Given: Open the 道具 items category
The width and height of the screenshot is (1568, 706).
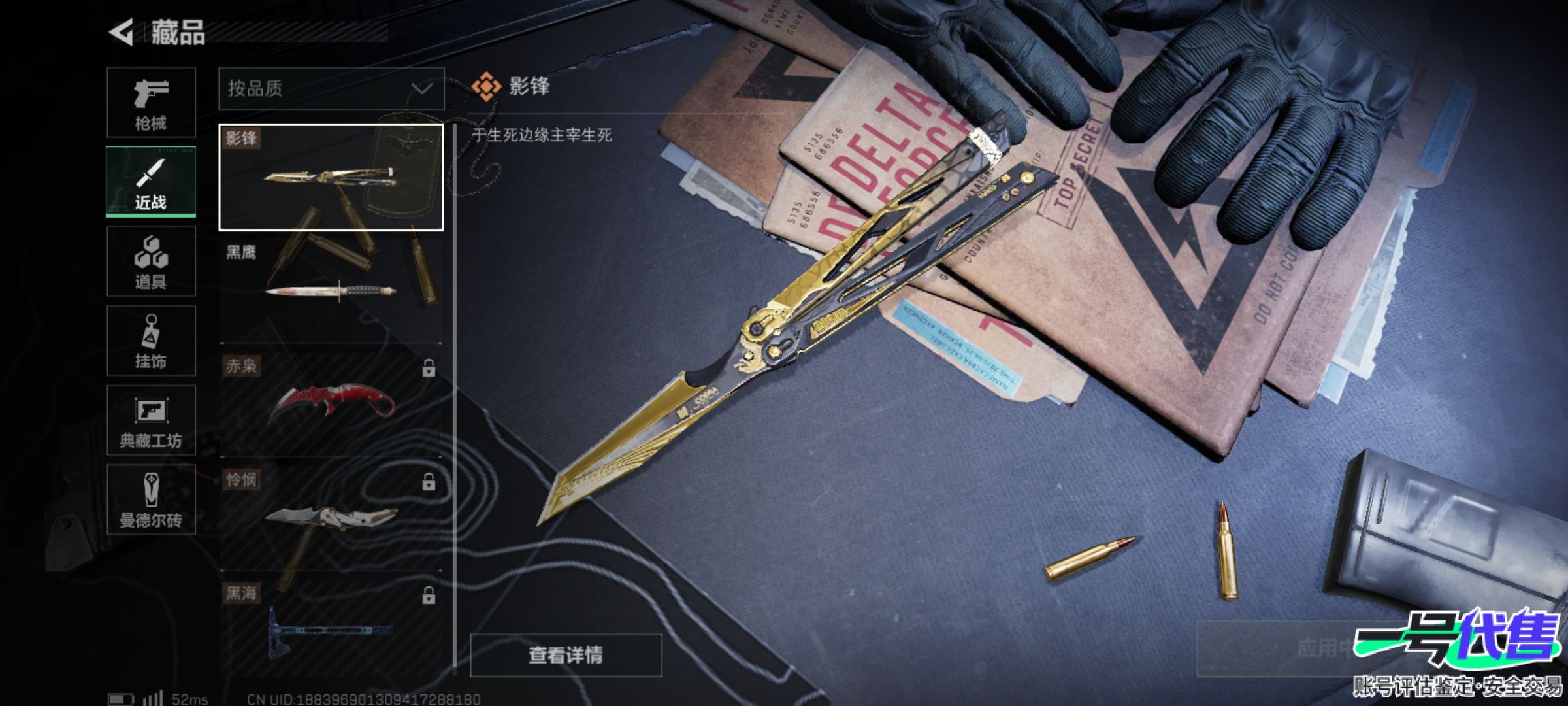Looking at the screenshot, I should [x=151, y=261].
